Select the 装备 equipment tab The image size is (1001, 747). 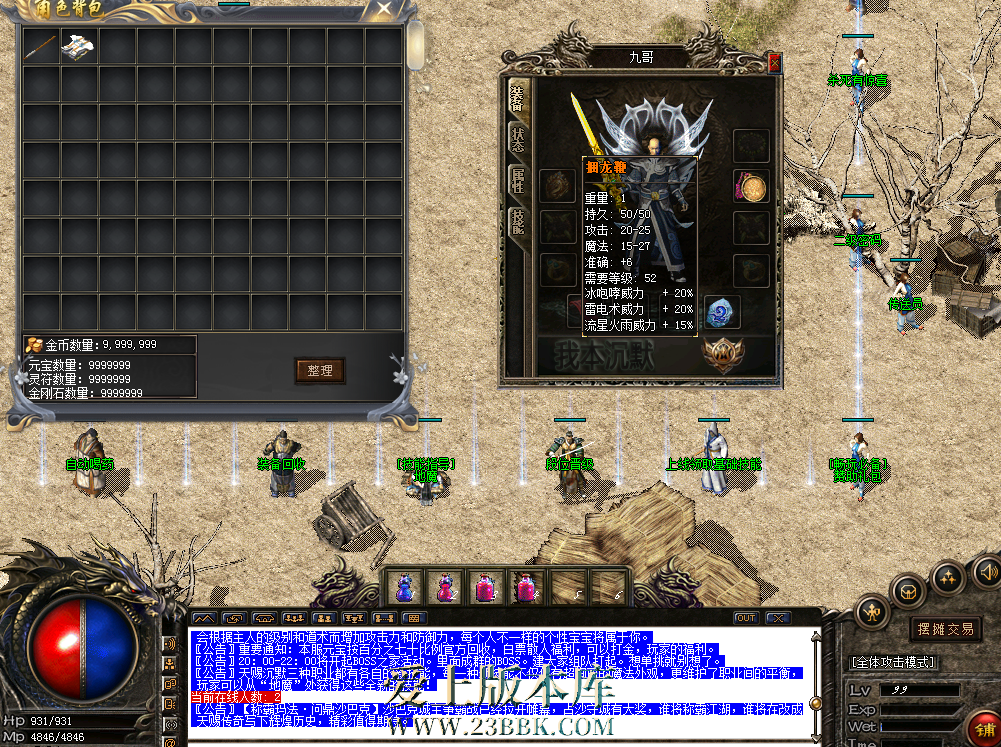pyautogui.click(x=518, y=98)
